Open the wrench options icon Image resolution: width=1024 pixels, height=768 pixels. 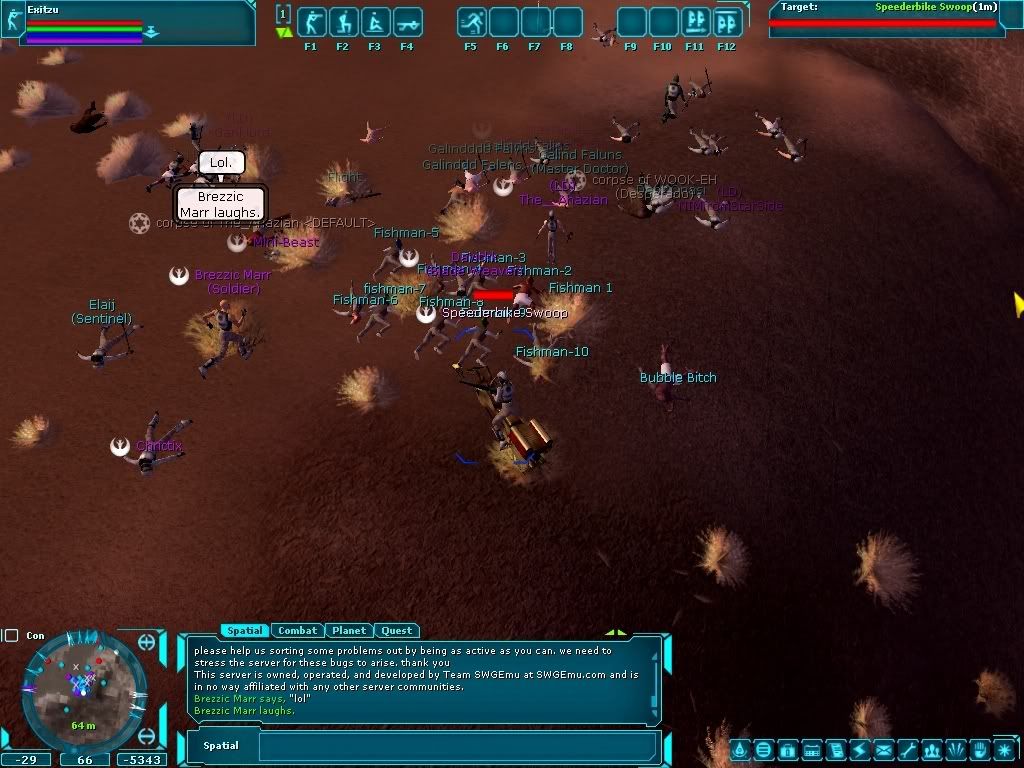pos(908,749)
